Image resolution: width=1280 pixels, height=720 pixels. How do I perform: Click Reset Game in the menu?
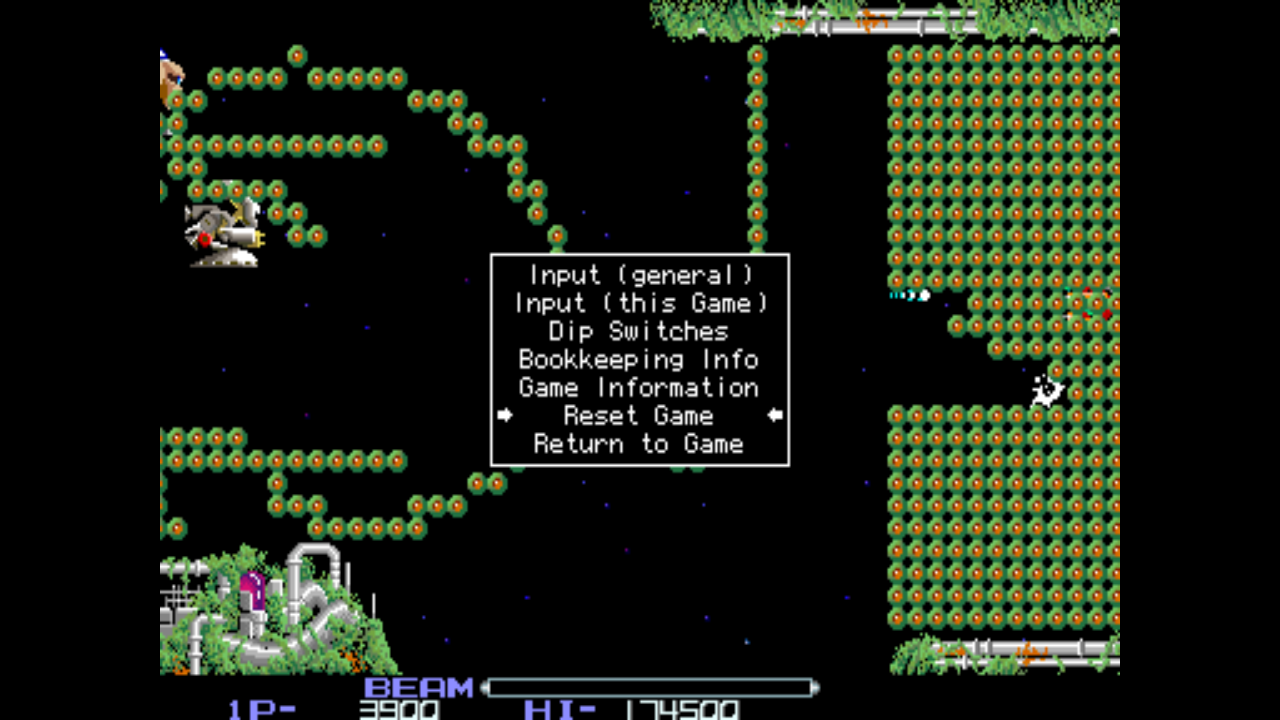pyautogui.click(x=640, y=415)
